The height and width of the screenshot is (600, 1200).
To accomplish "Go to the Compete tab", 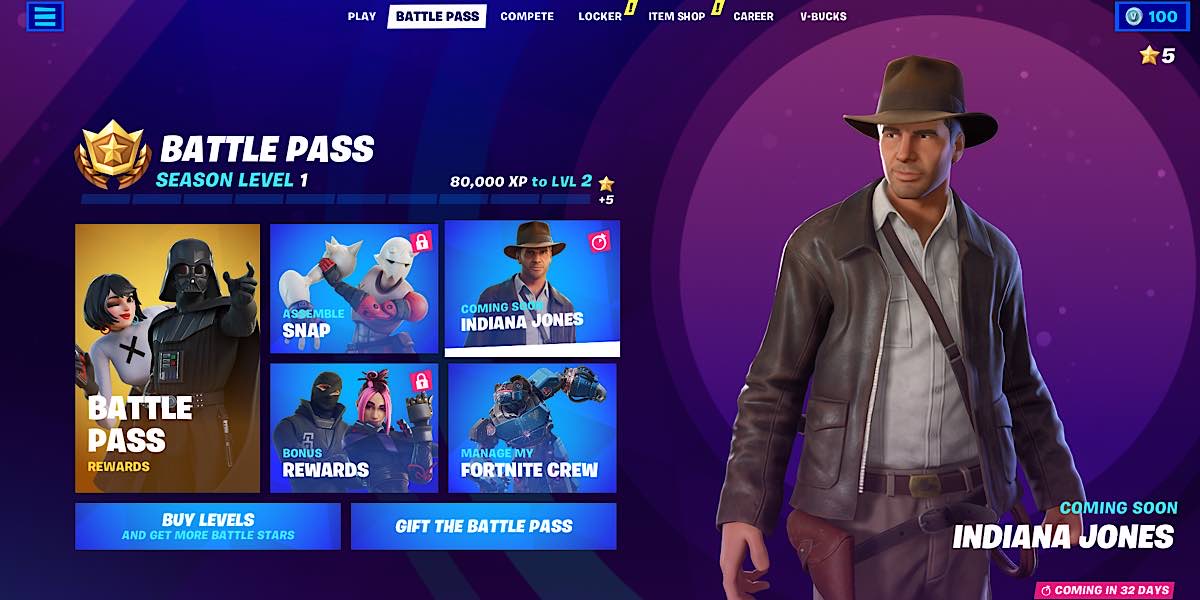I will (x=527, y=16).
